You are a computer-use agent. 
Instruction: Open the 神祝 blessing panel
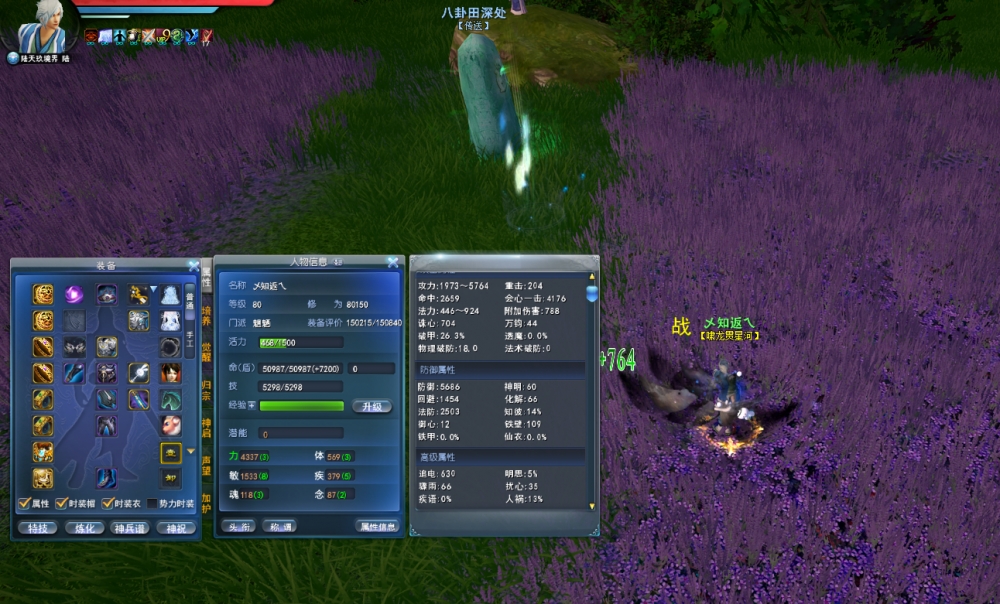click(176, 528)
